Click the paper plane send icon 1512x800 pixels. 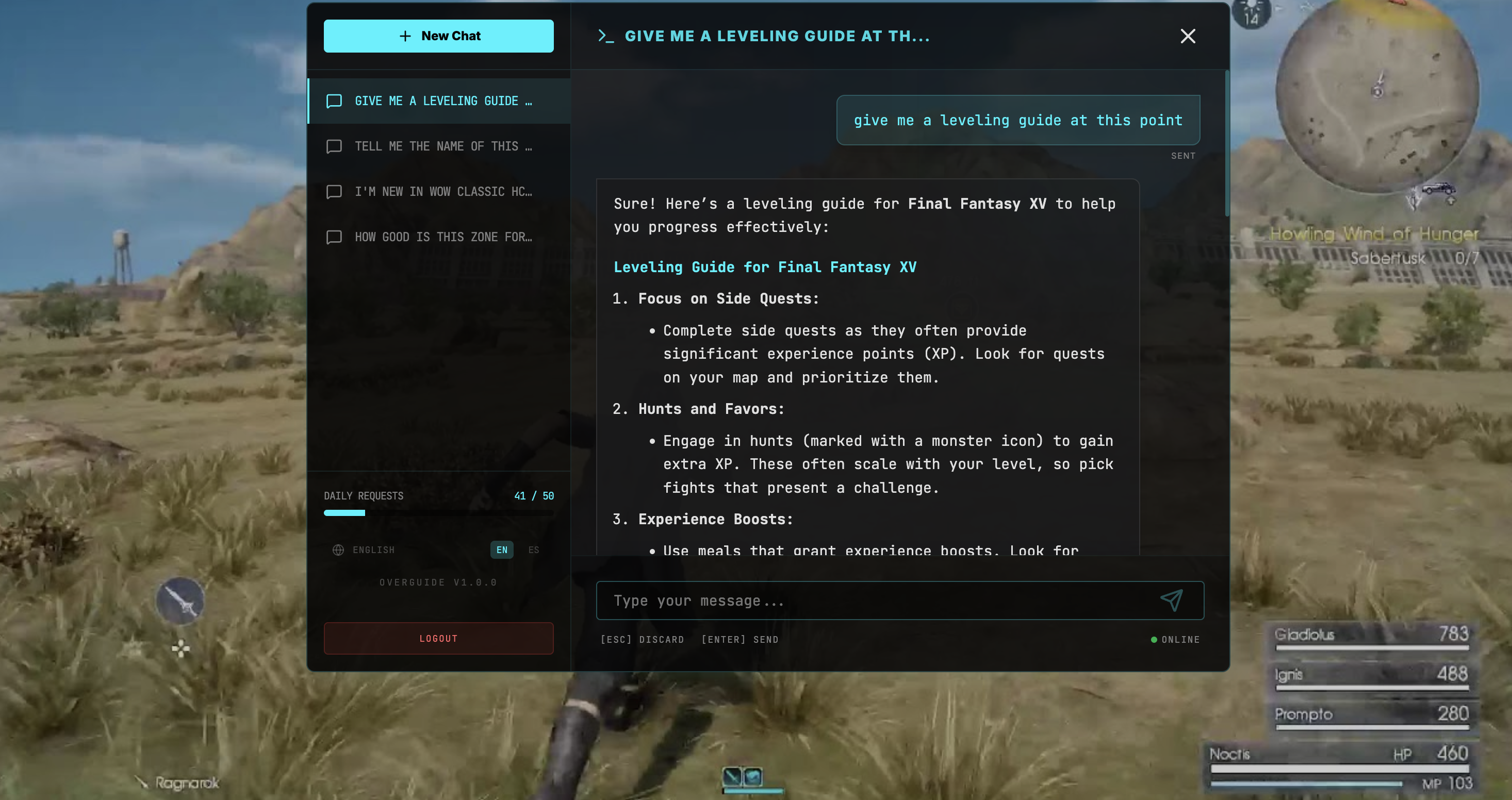pyautogui.click(x=1172, y=600)
